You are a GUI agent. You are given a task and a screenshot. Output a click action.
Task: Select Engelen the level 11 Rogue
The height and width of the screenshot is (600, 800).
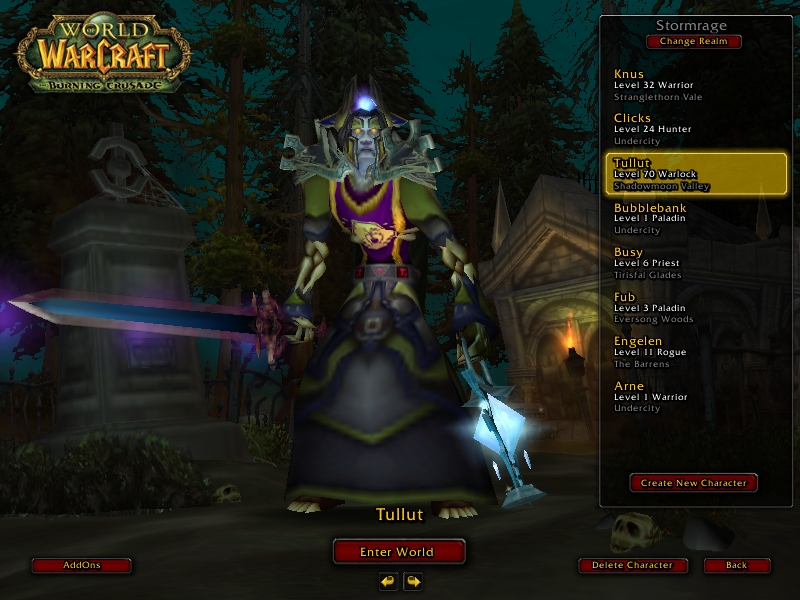(696, 352)
